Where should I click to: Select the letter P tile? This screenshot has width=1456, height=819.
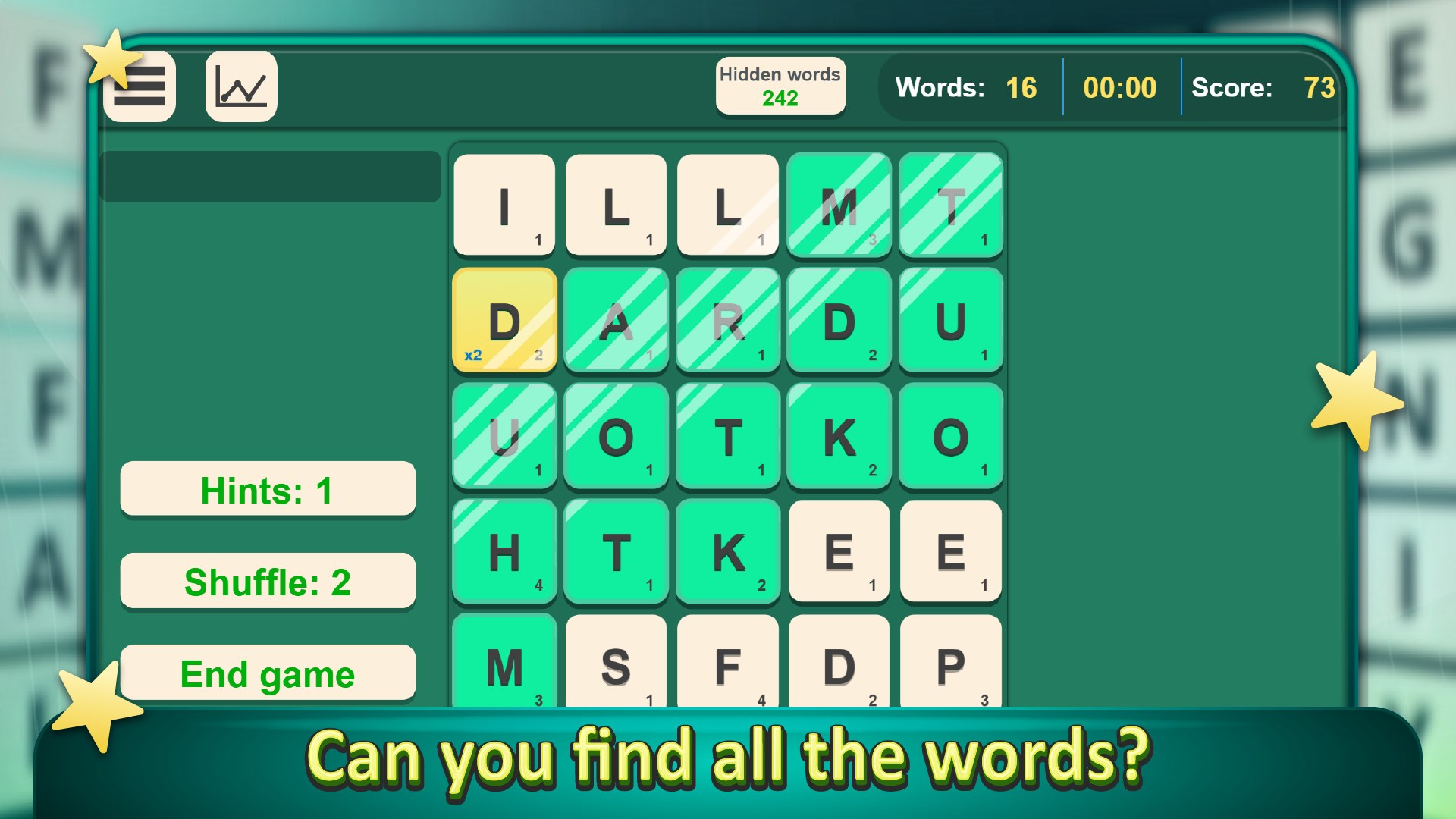(950, 667)
